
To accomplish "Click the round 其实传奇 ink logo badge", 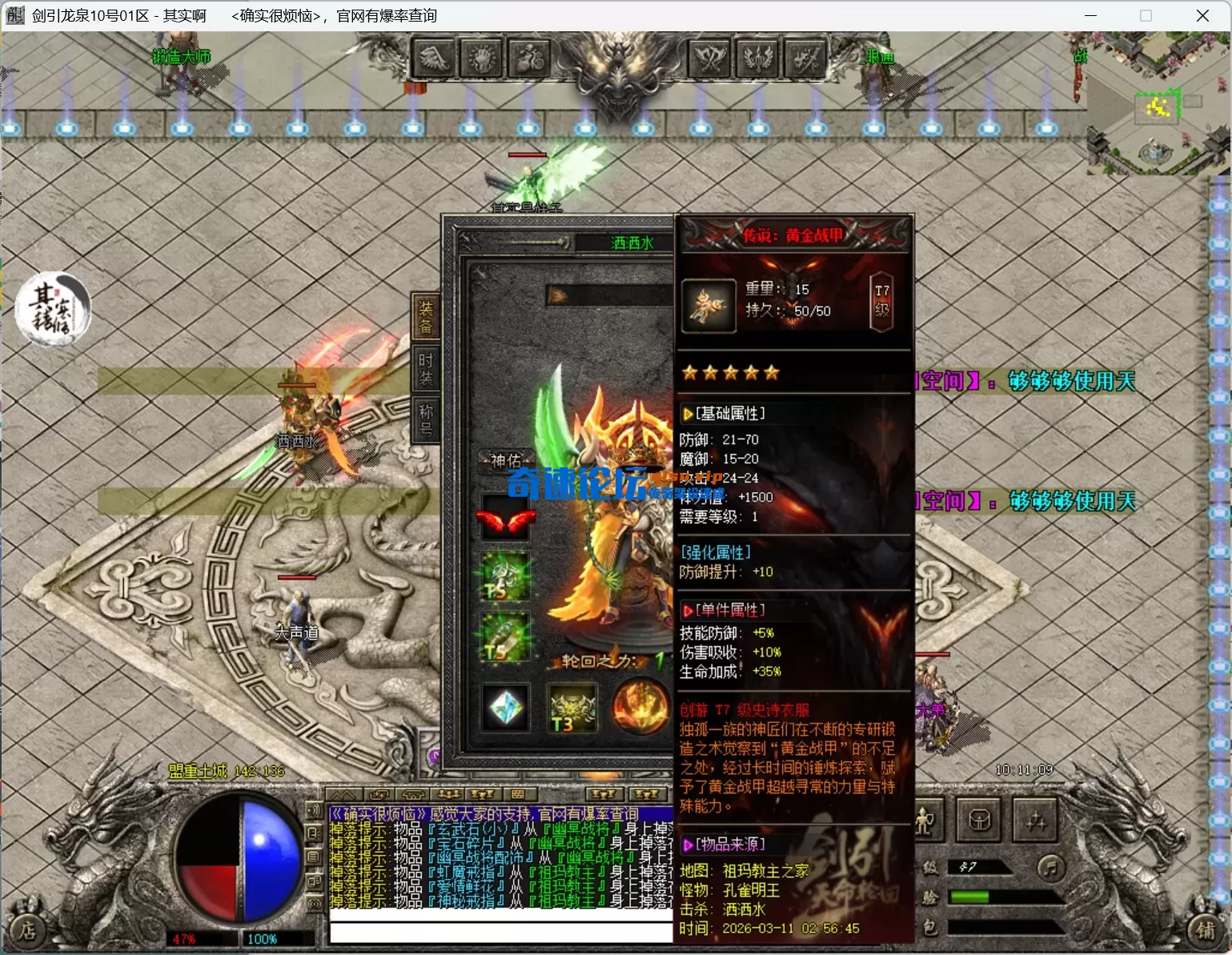I will [54, 311].
